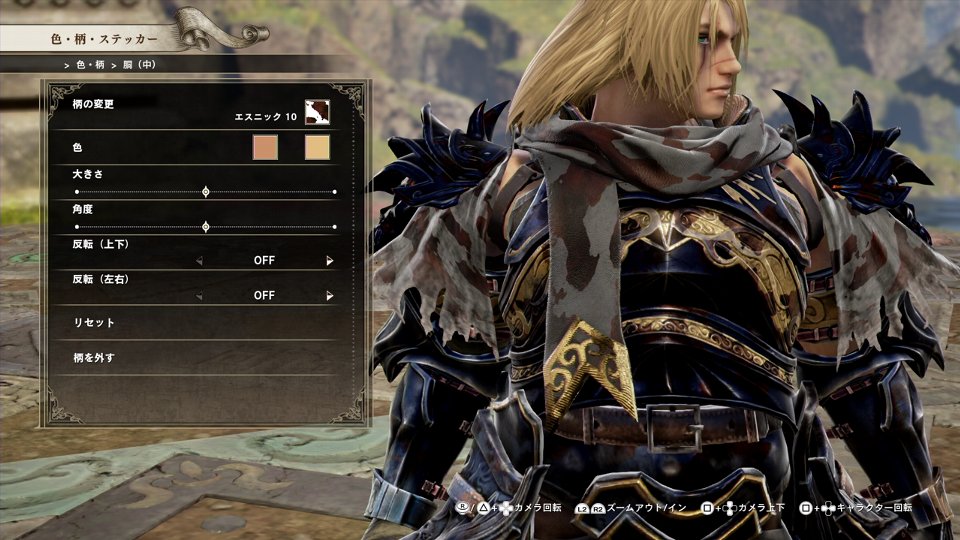Click right arrow for 反転（上下）

329,261
